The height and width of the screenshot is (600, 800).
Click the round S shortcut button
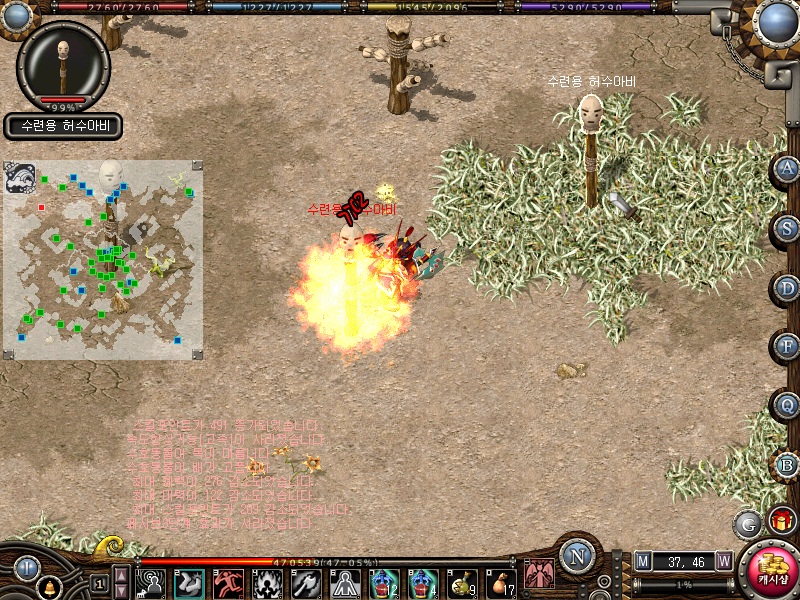(x=788, y=229)
